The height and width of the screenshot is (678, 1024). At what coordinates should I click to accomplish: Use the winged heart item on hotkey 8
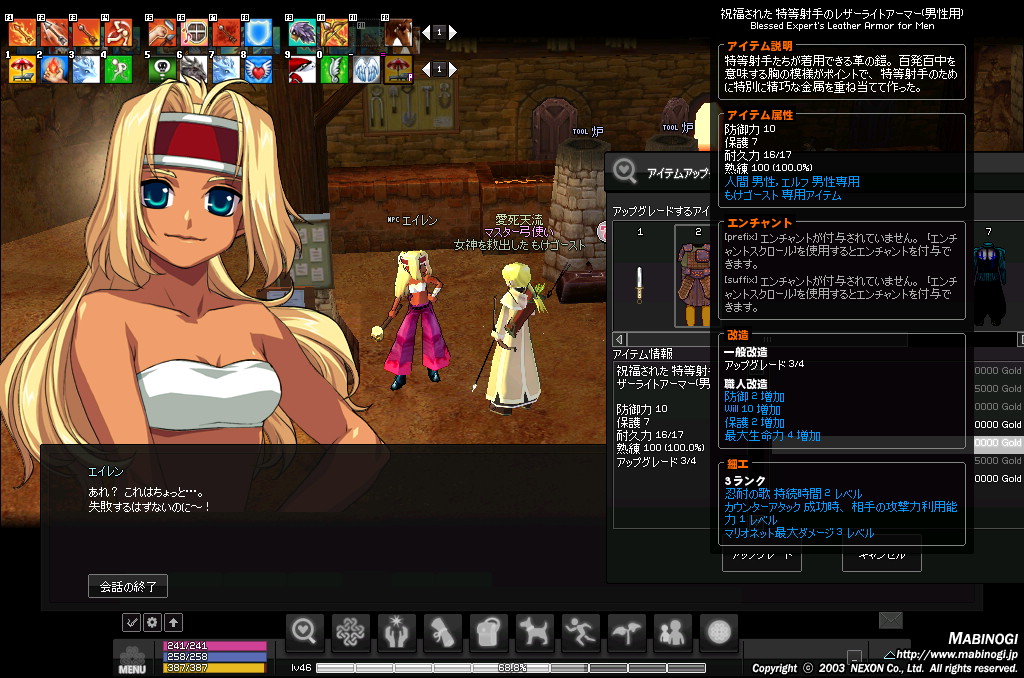coord(258,69)
